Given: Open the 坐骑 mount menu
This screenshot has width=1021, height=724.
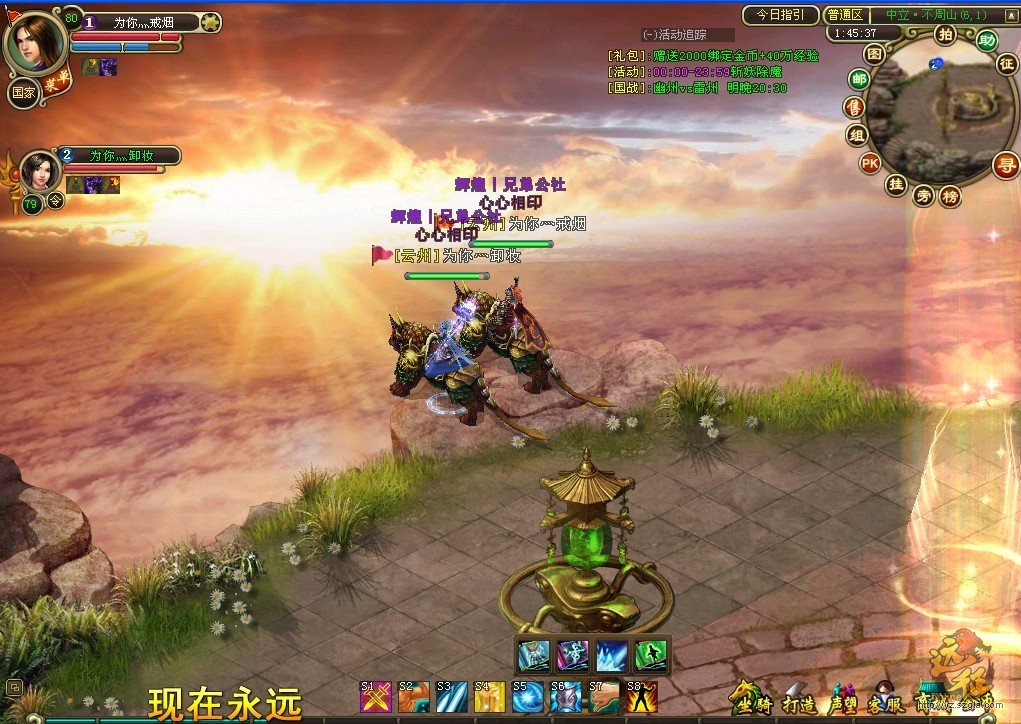Looking at the screenshot, I should [x=751, y=697].
